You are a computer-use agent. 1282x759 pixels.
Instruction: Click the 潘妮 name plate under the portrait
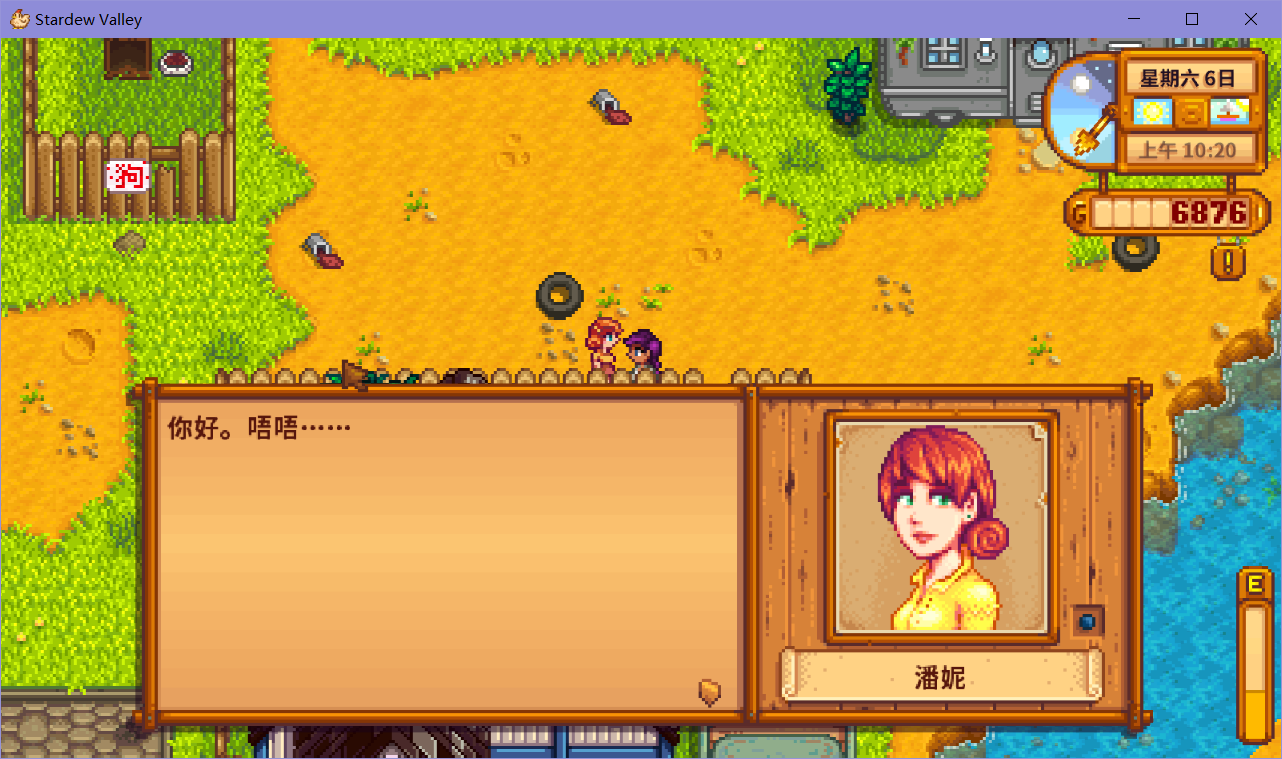938,676
